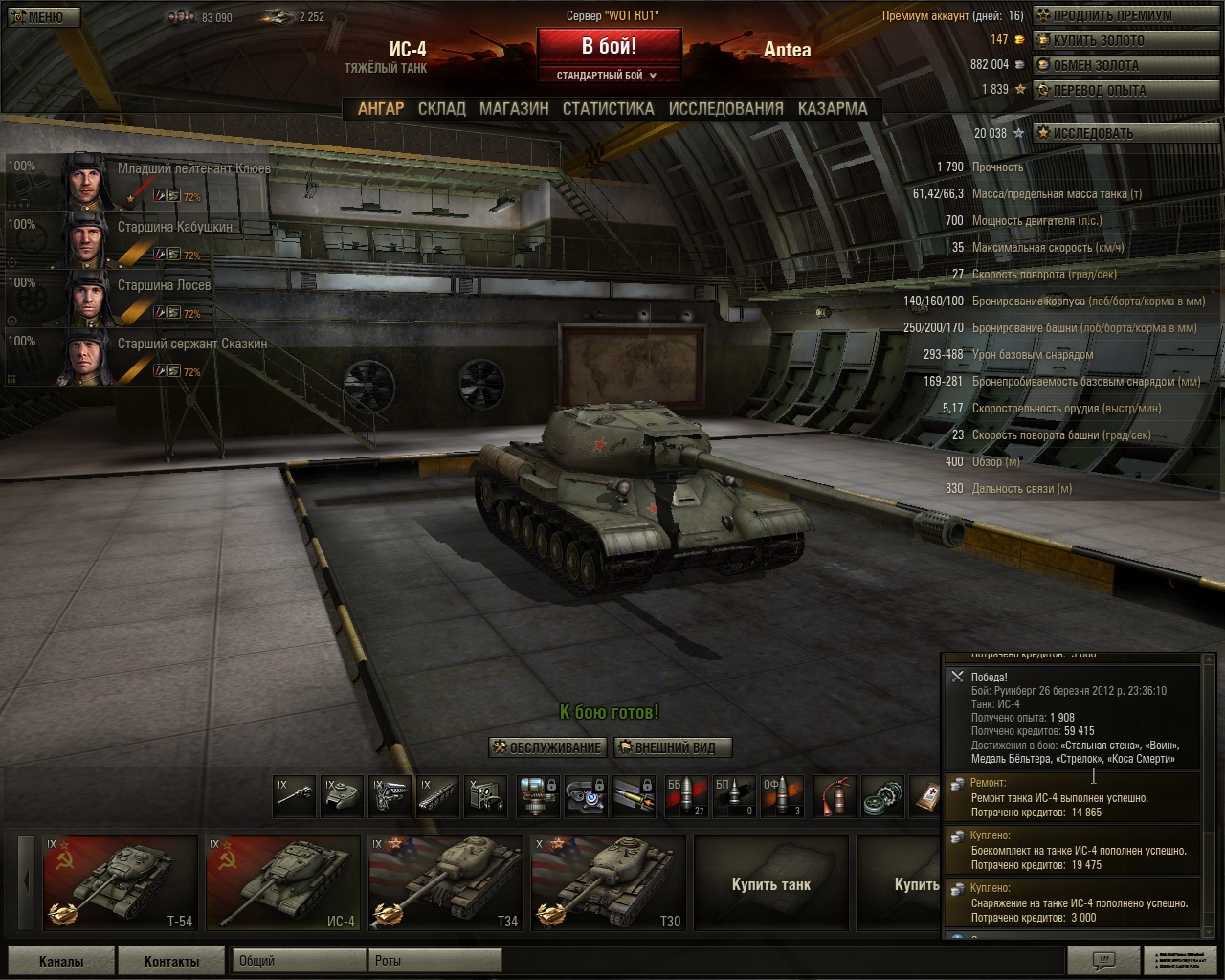The width and height of the screenshot is (1225, 980).
Task: Open the Меню button
Action: click(x=40, y=17)
